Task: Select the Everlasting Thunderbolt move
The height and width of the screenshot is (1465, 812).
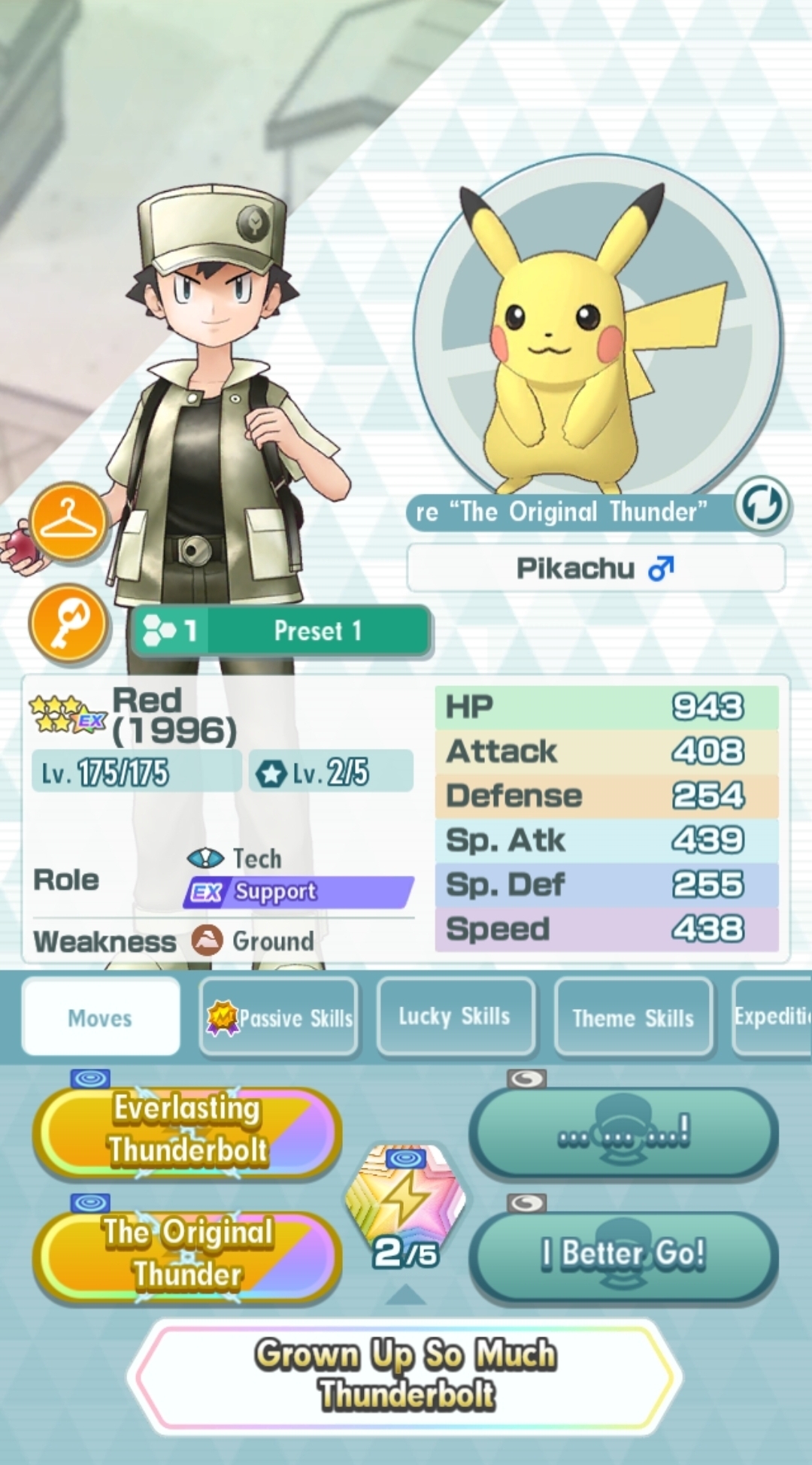Action: [x=187, y=1130]
